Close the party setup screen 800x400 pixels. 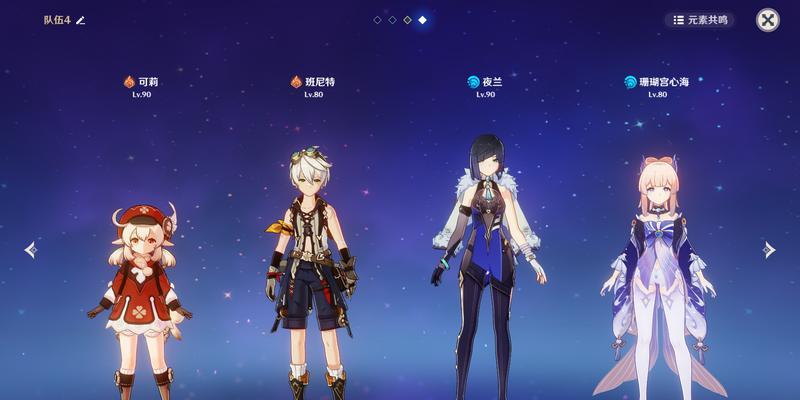point(767,20)
